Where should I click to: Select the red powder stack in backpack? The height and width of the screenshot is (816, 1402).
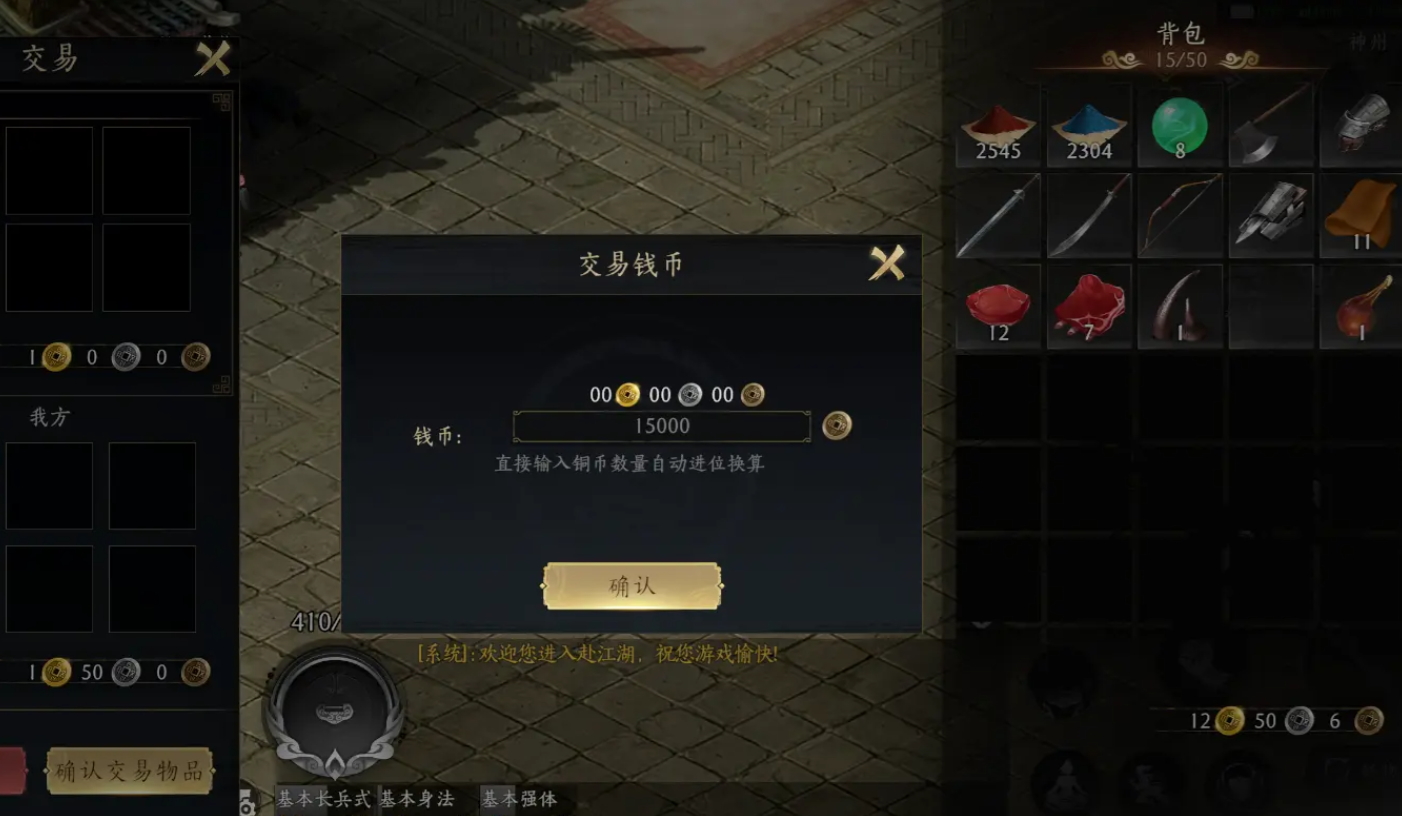coord(997,125)
